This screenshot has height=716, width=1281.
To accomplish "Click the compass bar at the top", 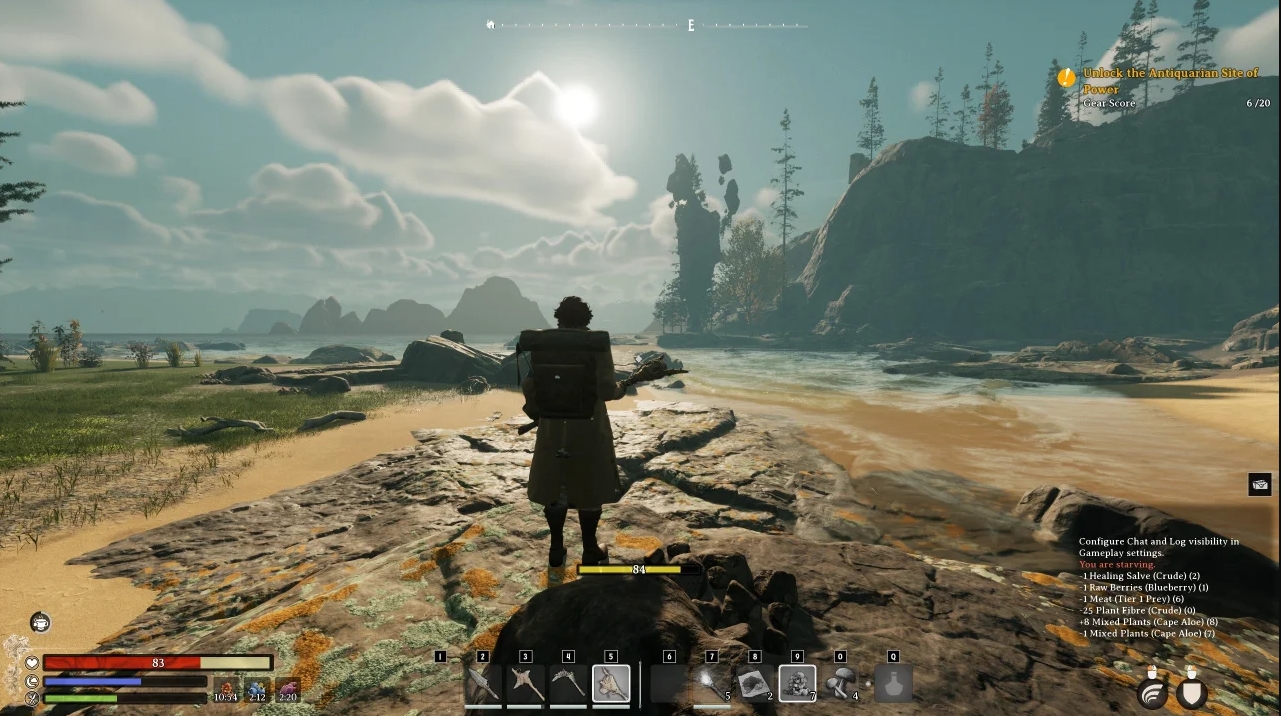I will click(647, 25).
